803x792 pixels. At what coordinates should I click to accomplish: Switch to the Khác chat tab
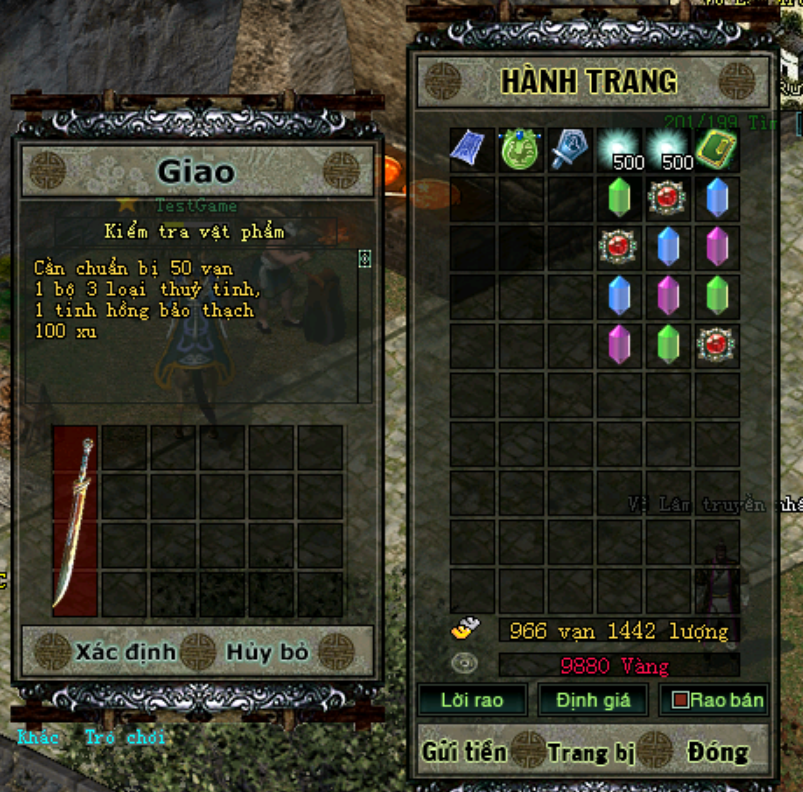tap(38, 738)
